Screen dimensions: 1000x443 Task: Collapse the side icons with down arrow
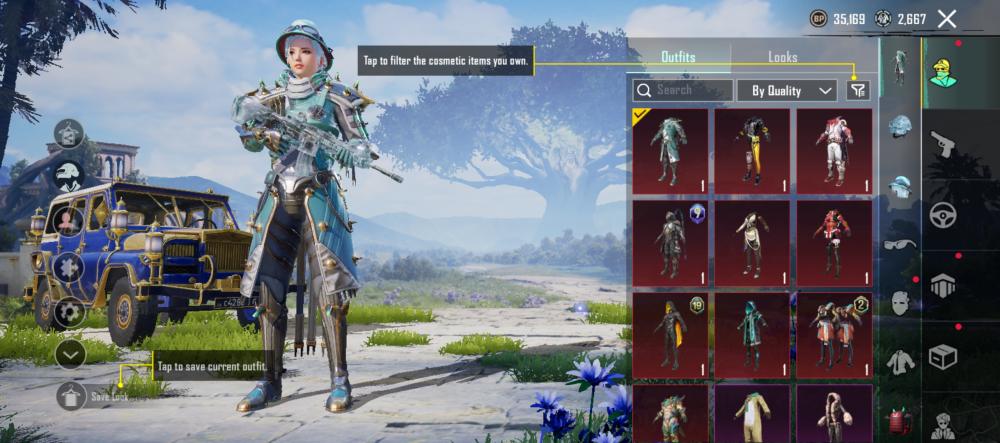[70, 352]
